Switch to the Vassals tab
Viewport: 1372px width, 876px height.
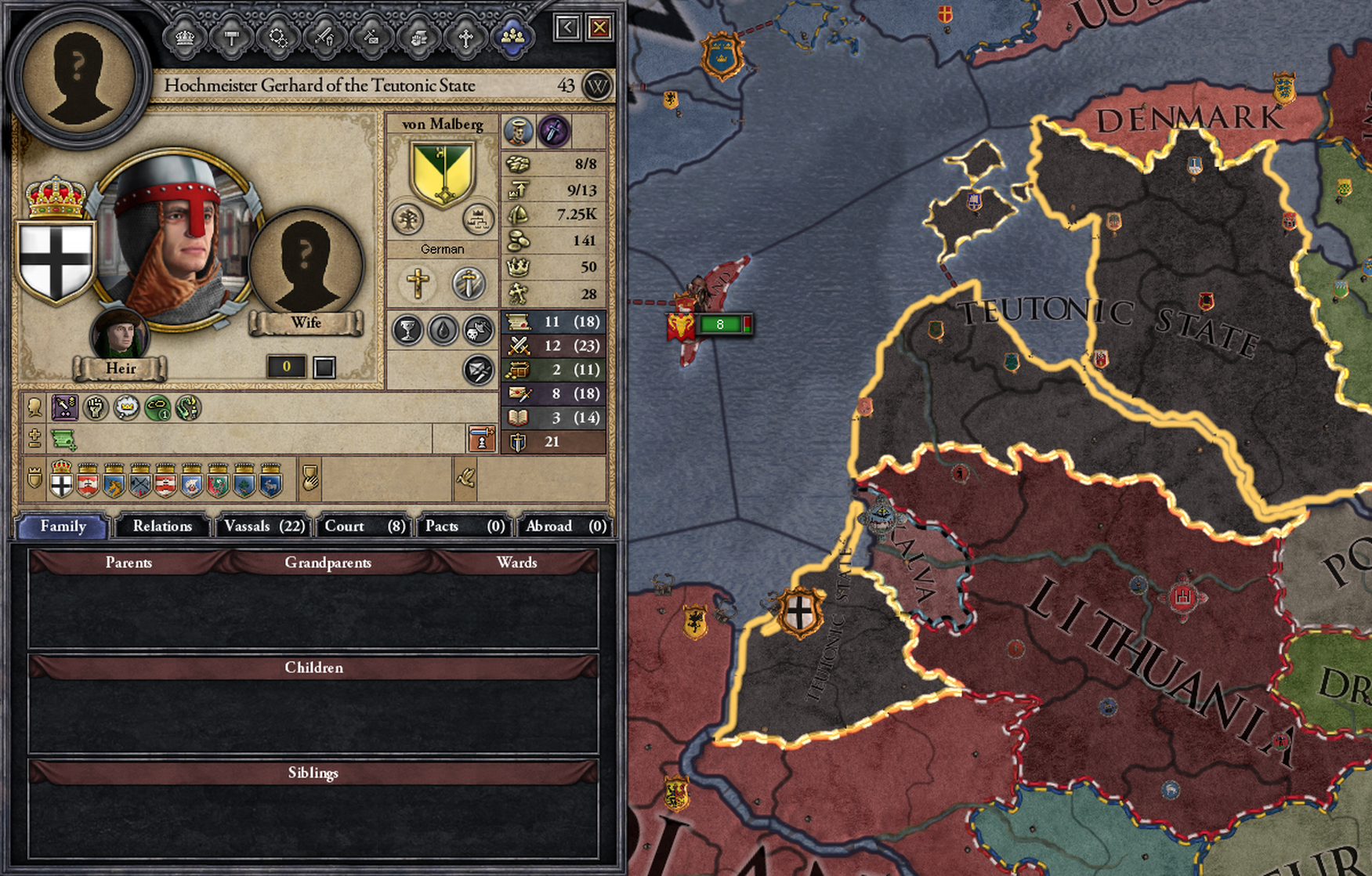tap(264, 526)
